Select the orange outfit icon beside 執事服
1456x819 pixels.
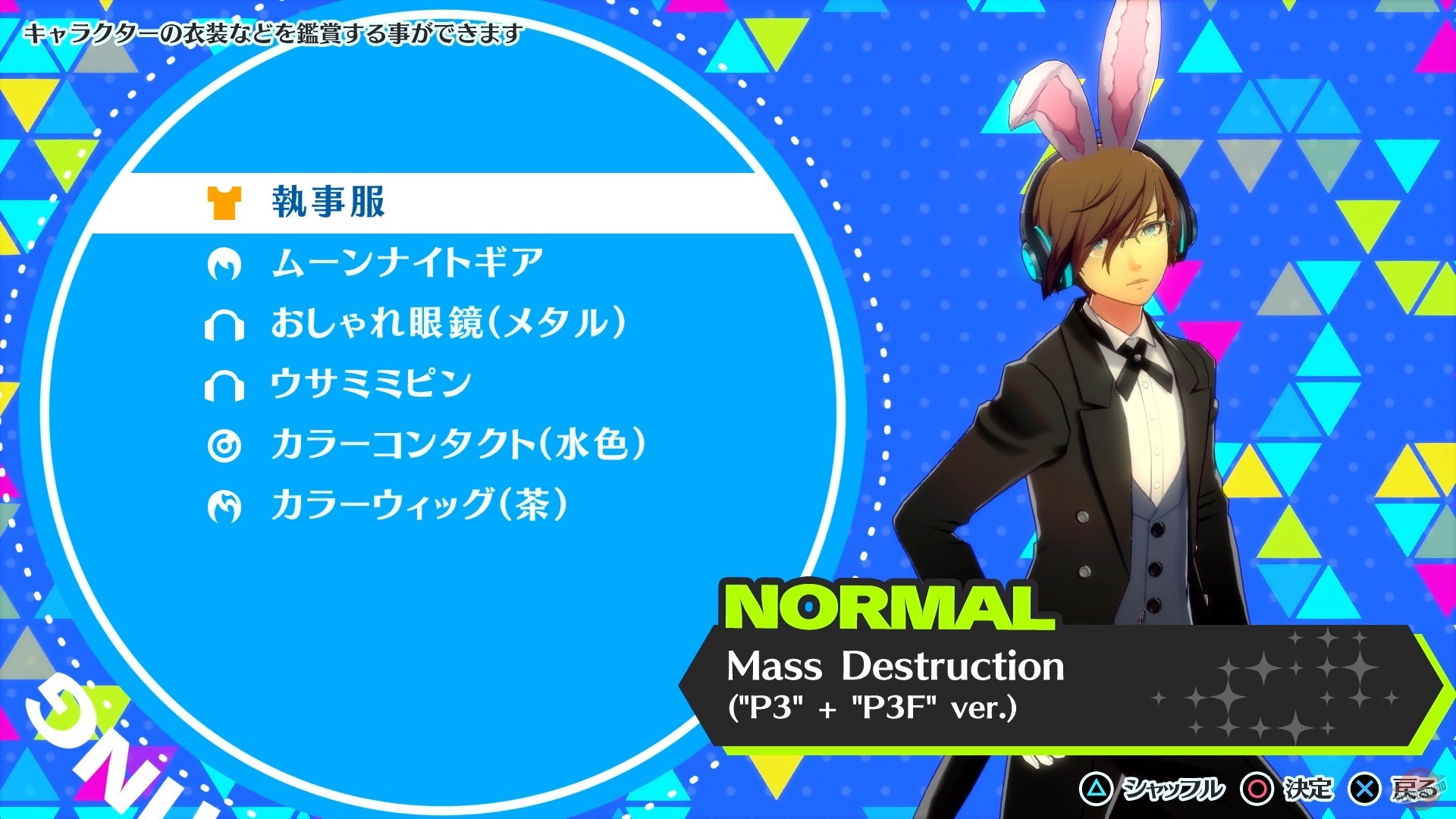[224, 202]
